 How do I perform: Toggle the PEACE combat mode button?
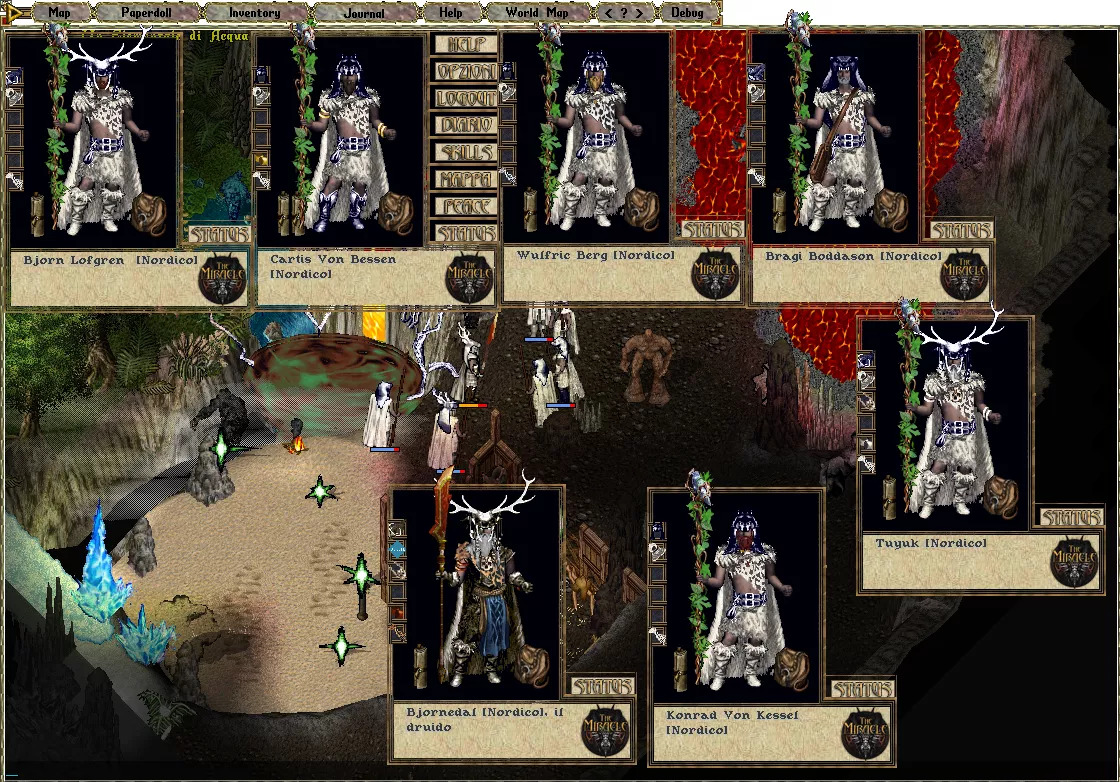click(x=465, y=207)
